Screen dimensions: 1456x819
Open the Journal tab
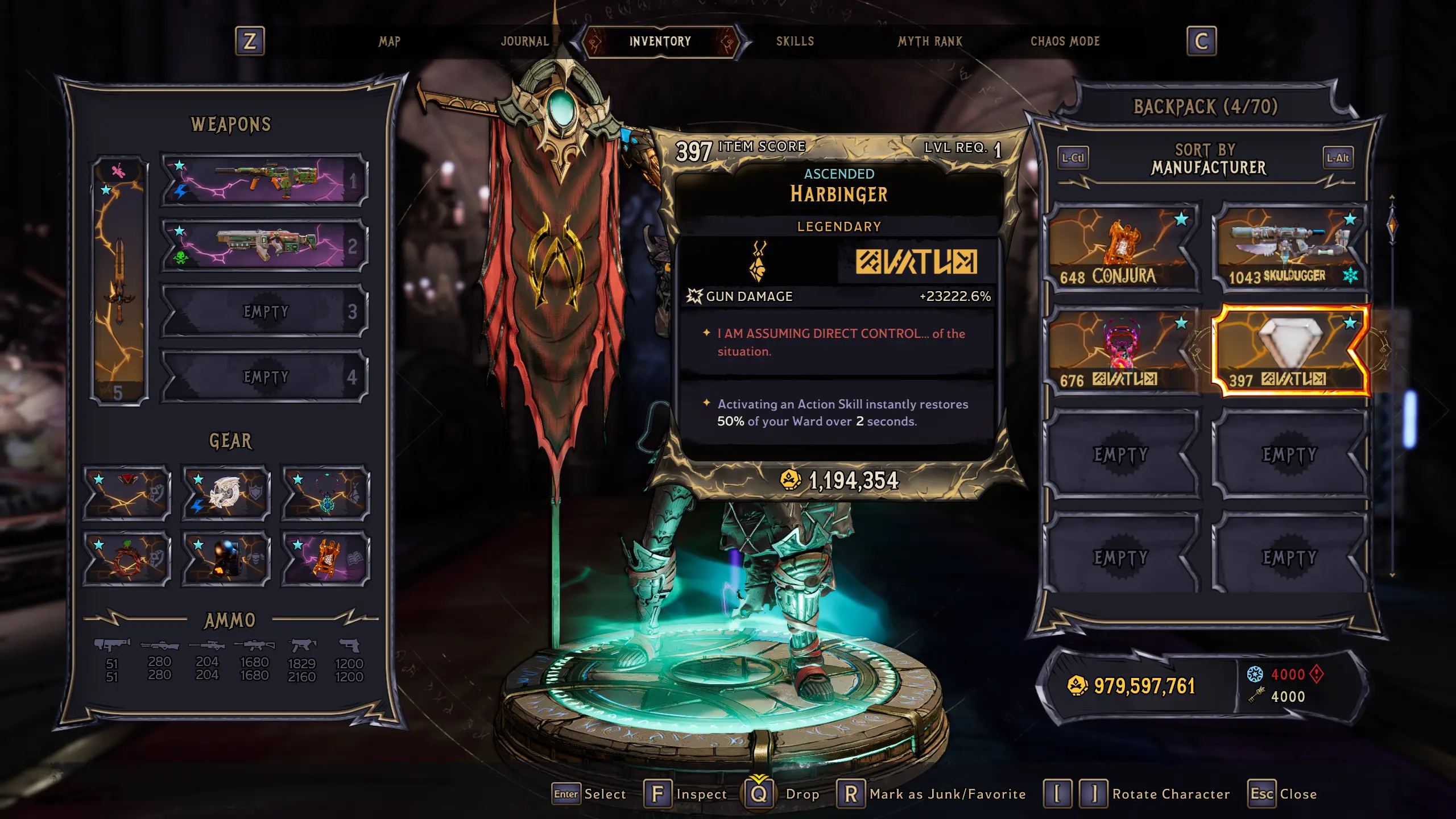(524, 42)
